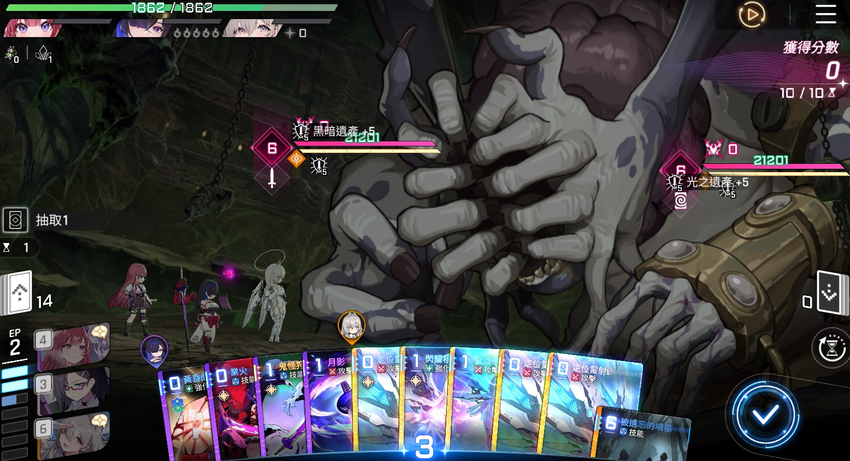Click the 抽取1 draw card button
Screen dimensions: 850x461
(x=17, y=220)
